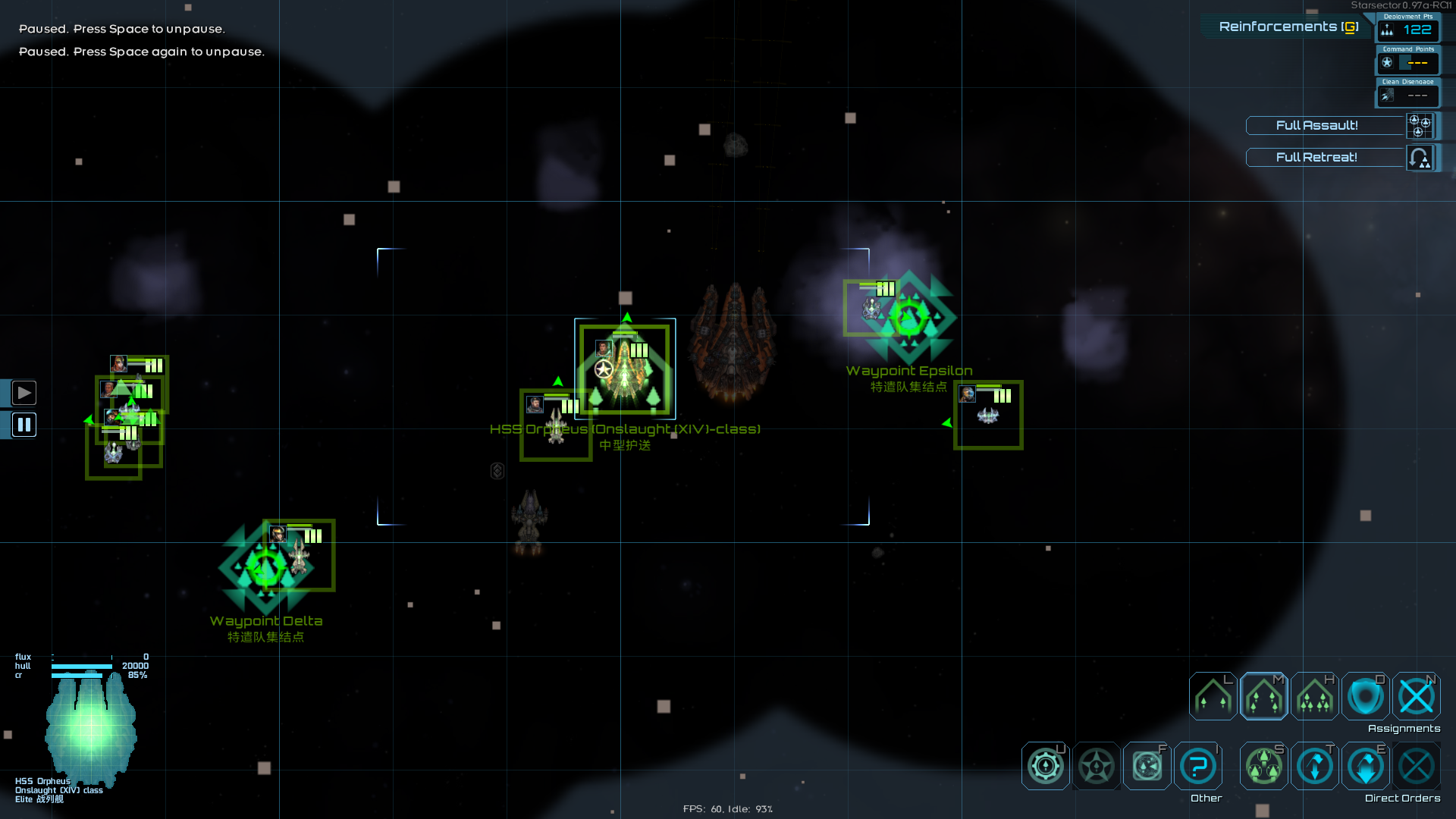The width and height of the screenshot is (1456, 819).
Task: Click the question-mark order icon above Other
Action: (x=1197, y=766)
